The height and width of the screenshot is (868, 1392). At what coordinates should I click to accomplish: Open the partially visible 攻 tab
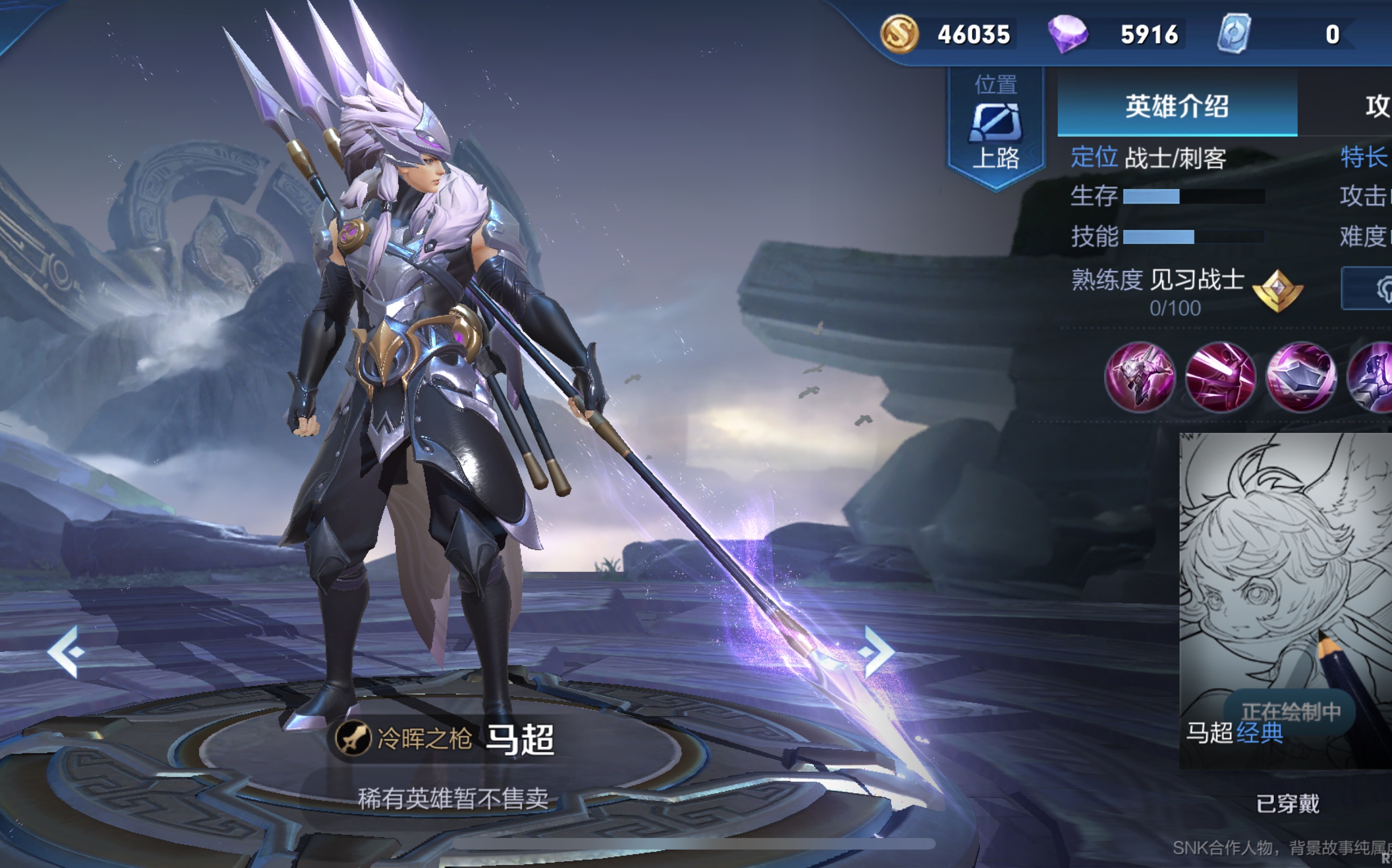click(1377, 107)
